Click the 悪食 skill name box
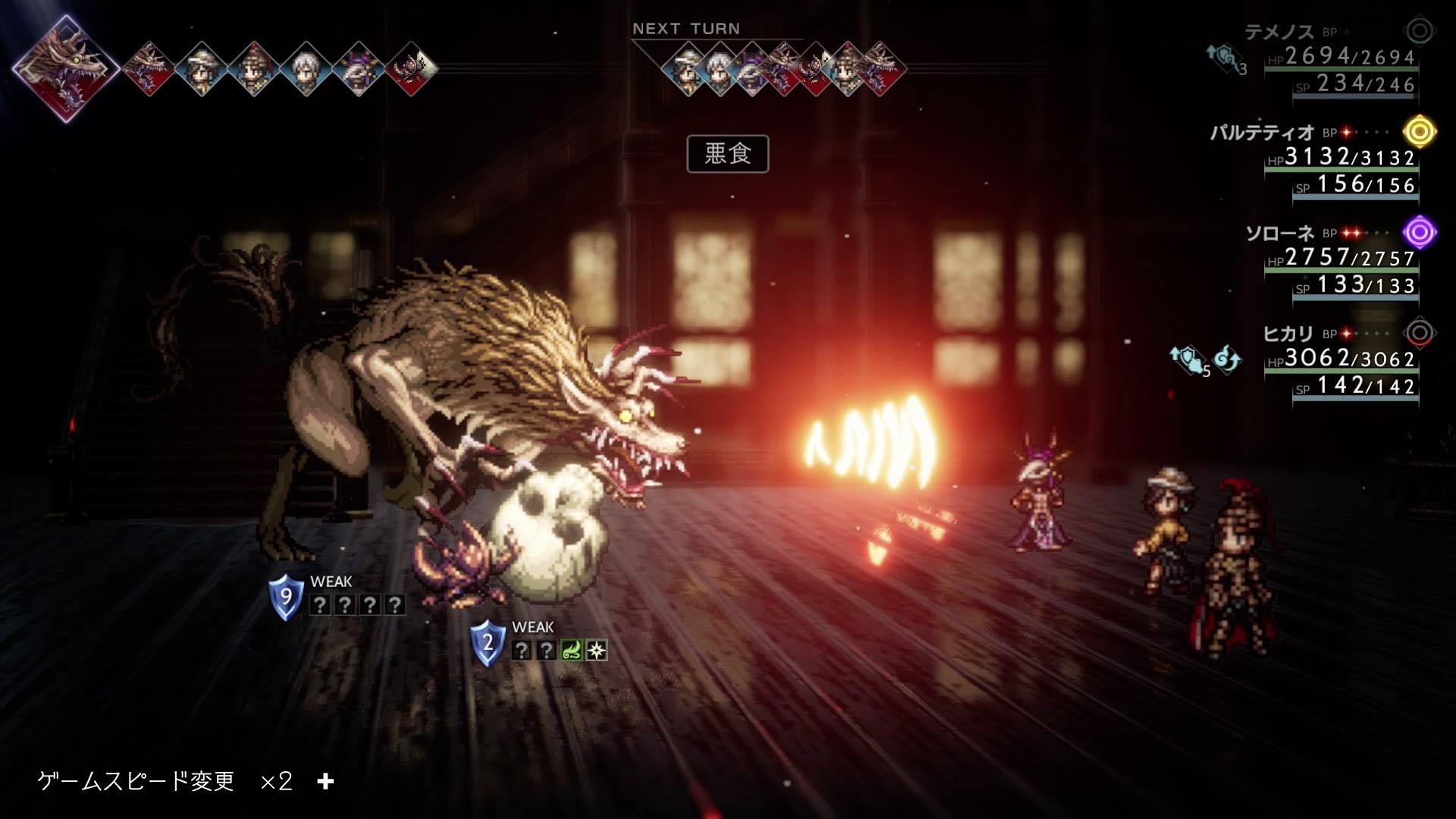Viewport: 1456px width, 819px height. point(727,154)
